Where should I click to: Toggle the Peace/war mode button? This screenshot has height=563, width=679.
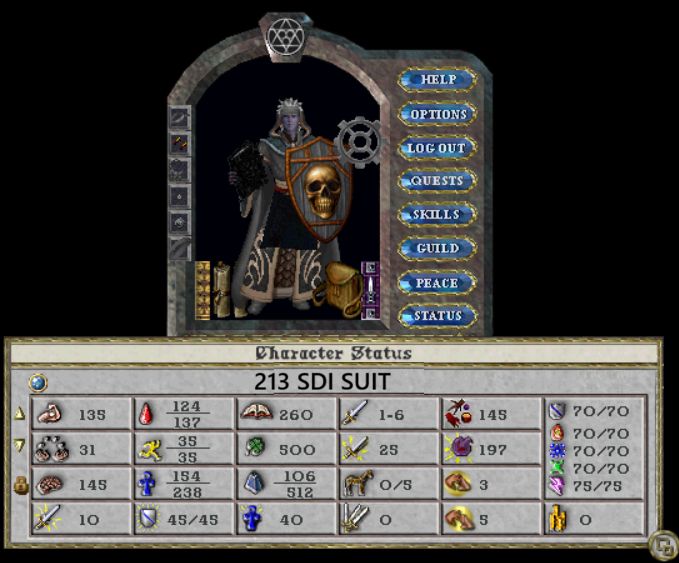click(437, 283)
